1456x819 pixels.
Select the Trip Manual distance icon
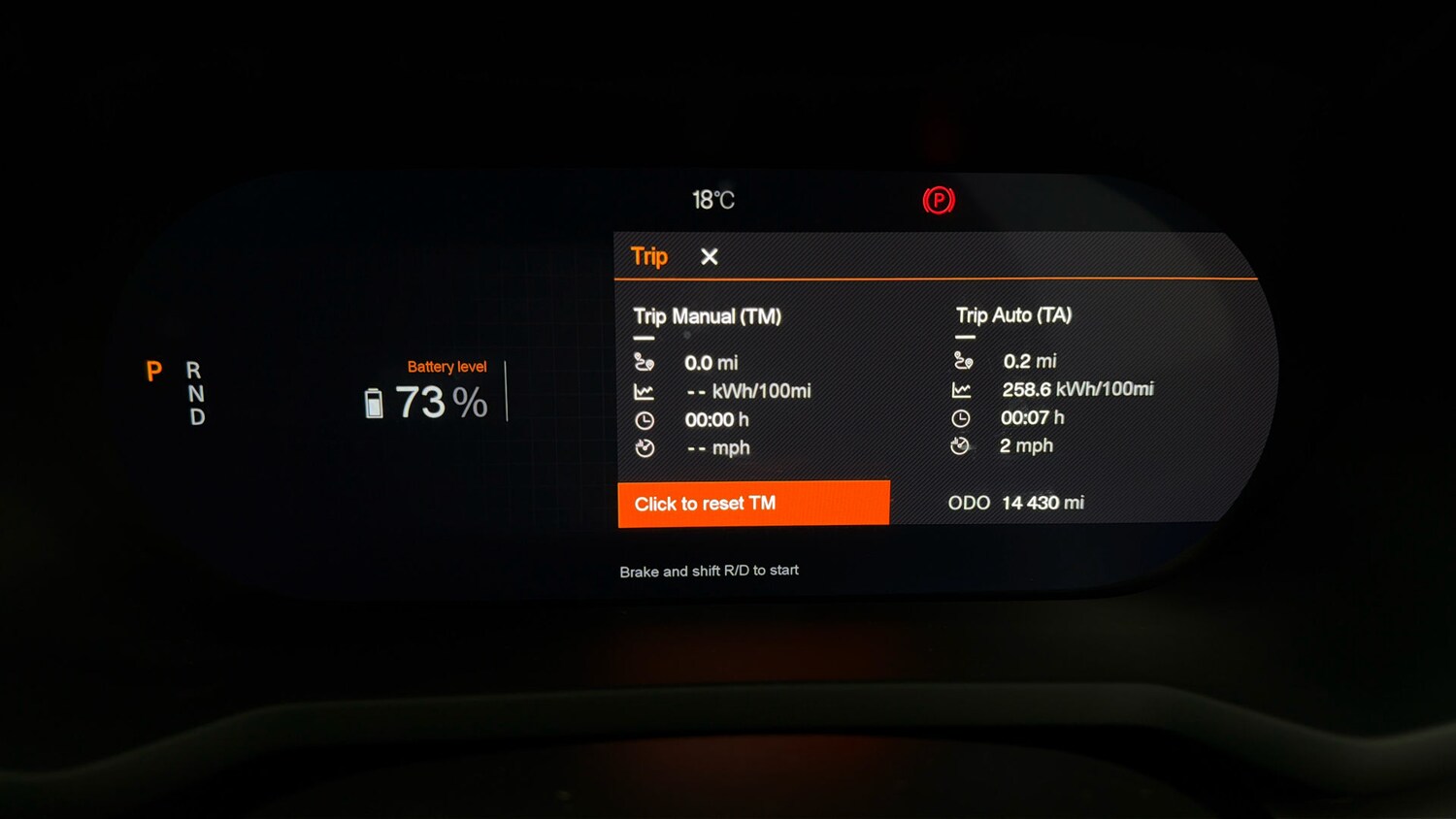tap(644, 361)
